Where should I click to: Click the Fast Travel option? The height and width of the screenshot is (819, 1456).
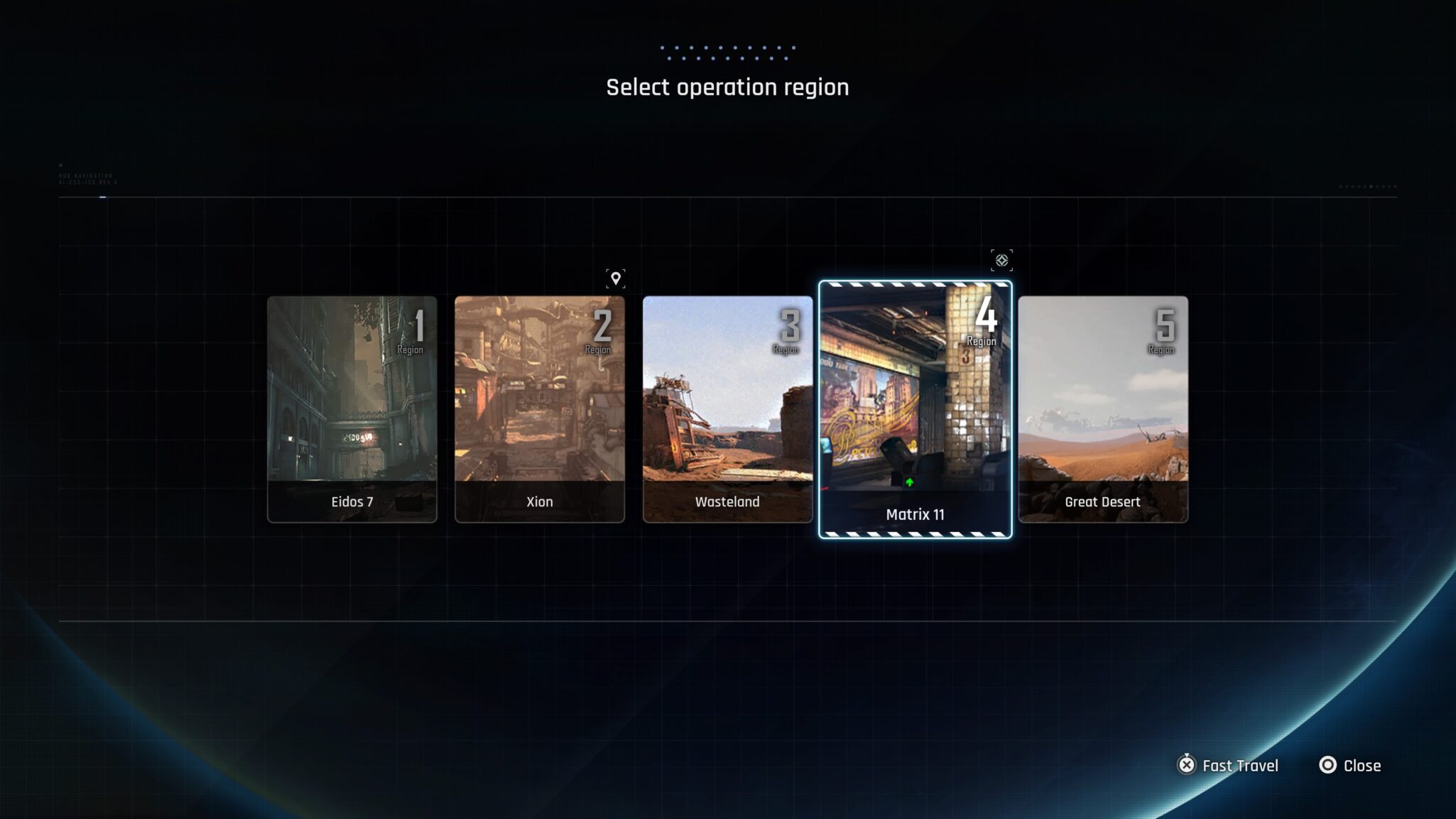pos(1228,765)
